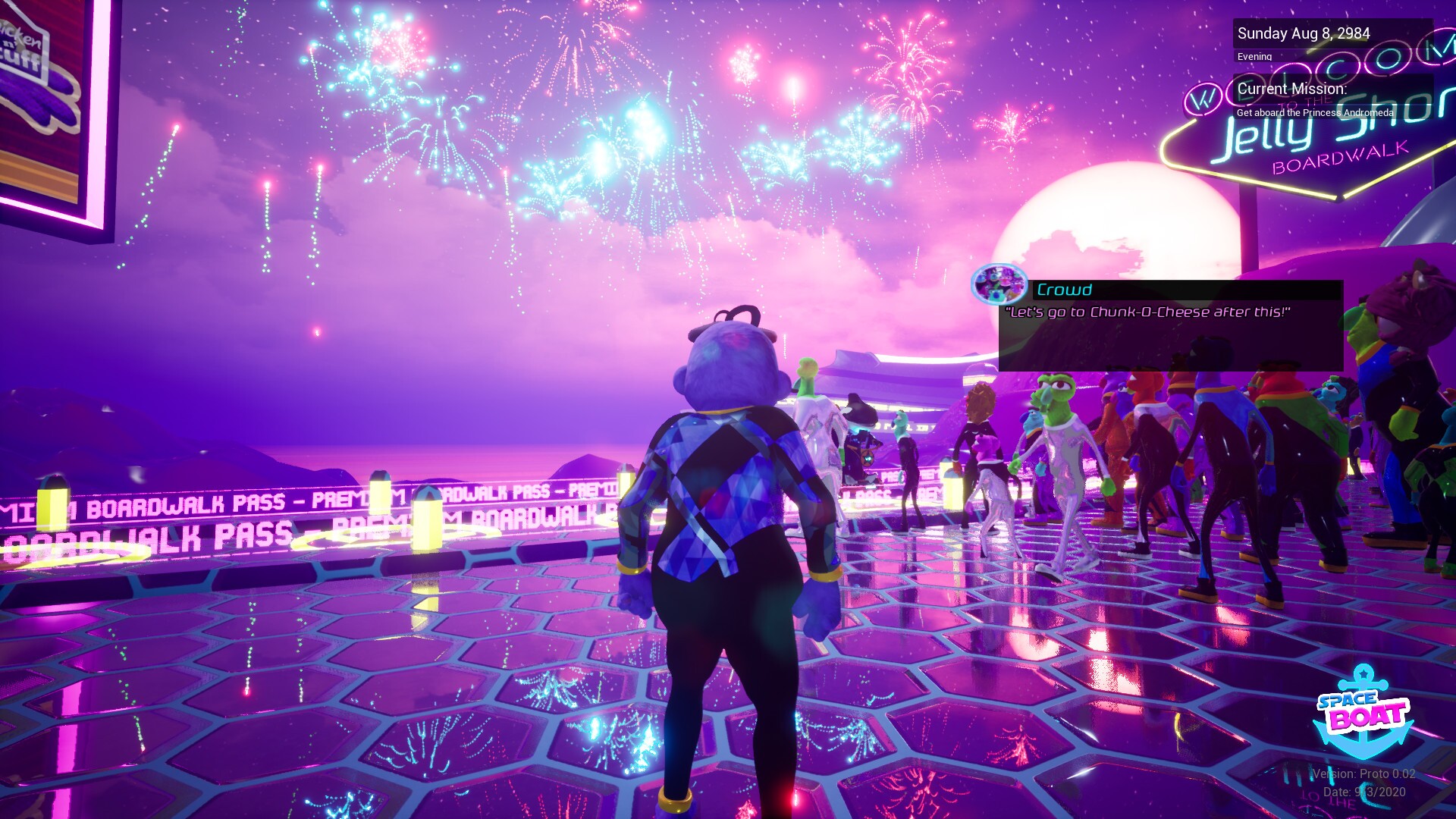
Task: Click mission objective Get aboard Princess Andromeda
Action: (x=1314, y=112)
